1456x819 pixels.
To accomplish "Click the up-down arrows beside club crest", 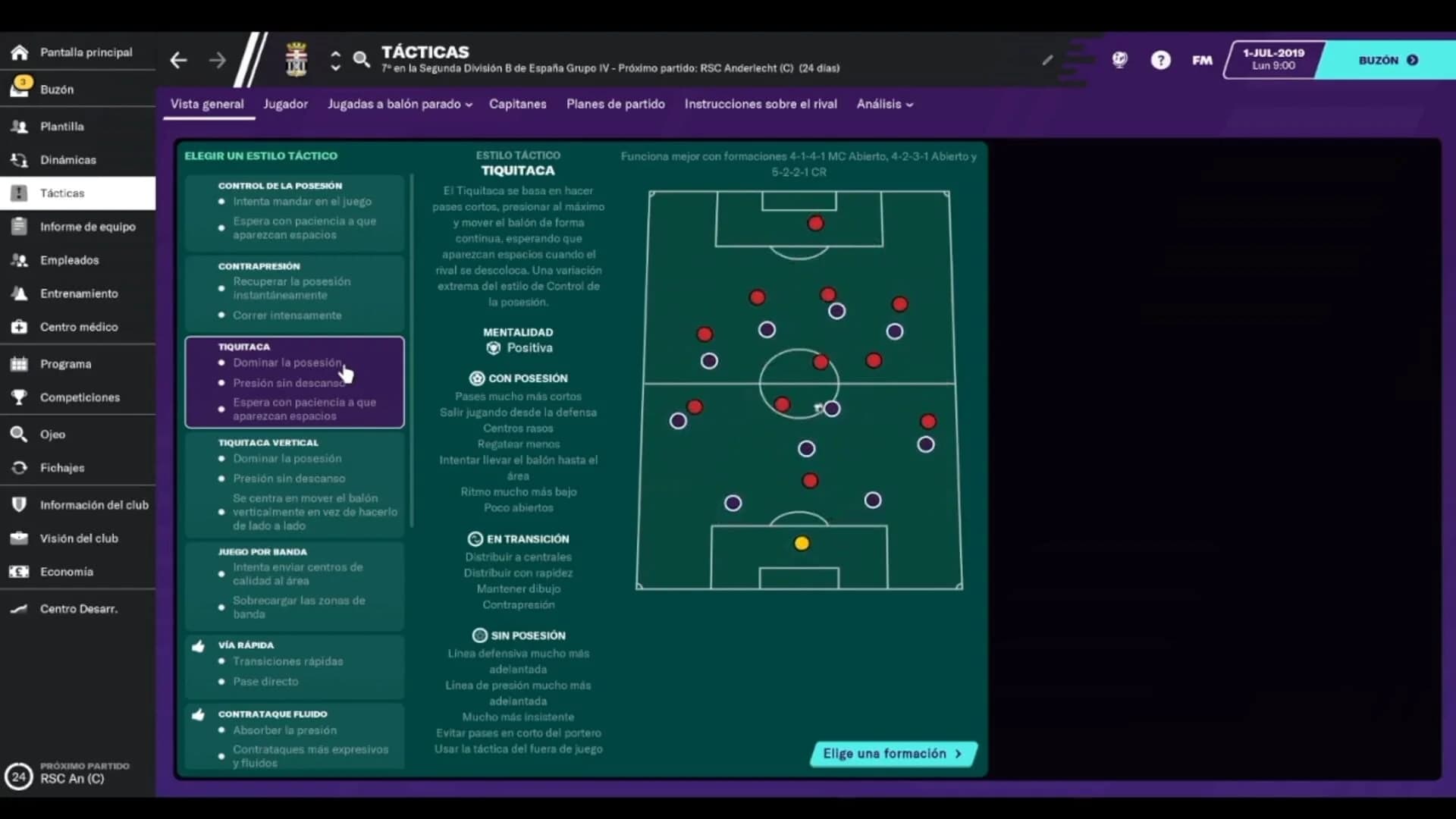I will (x=335, y=60).
